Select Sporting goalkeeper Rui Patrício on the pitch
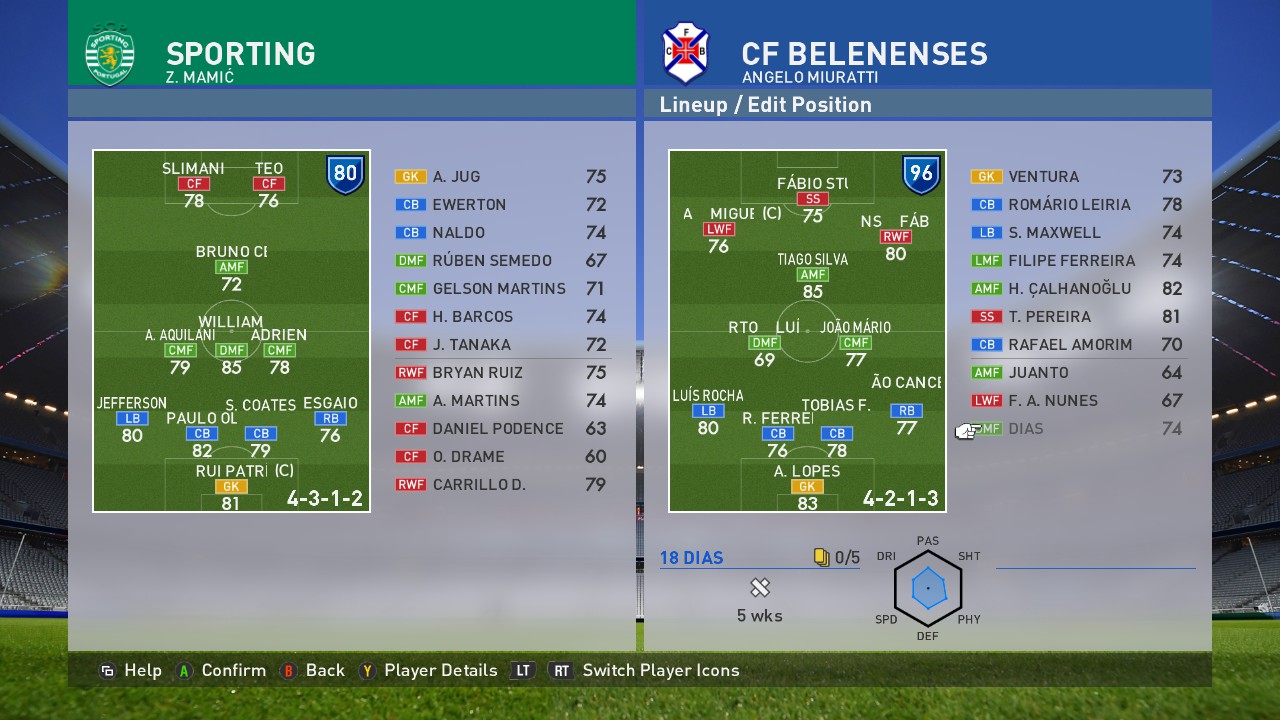This screenshot has width=1280, height=720. [230, 487]
